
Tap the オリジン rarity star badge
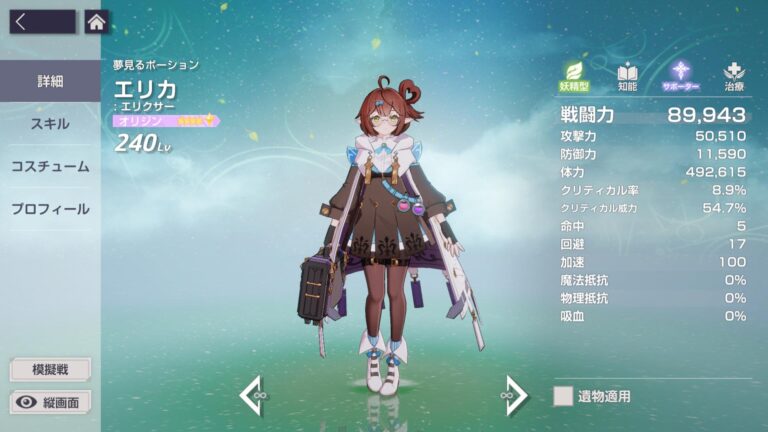[x=166, y=121]
